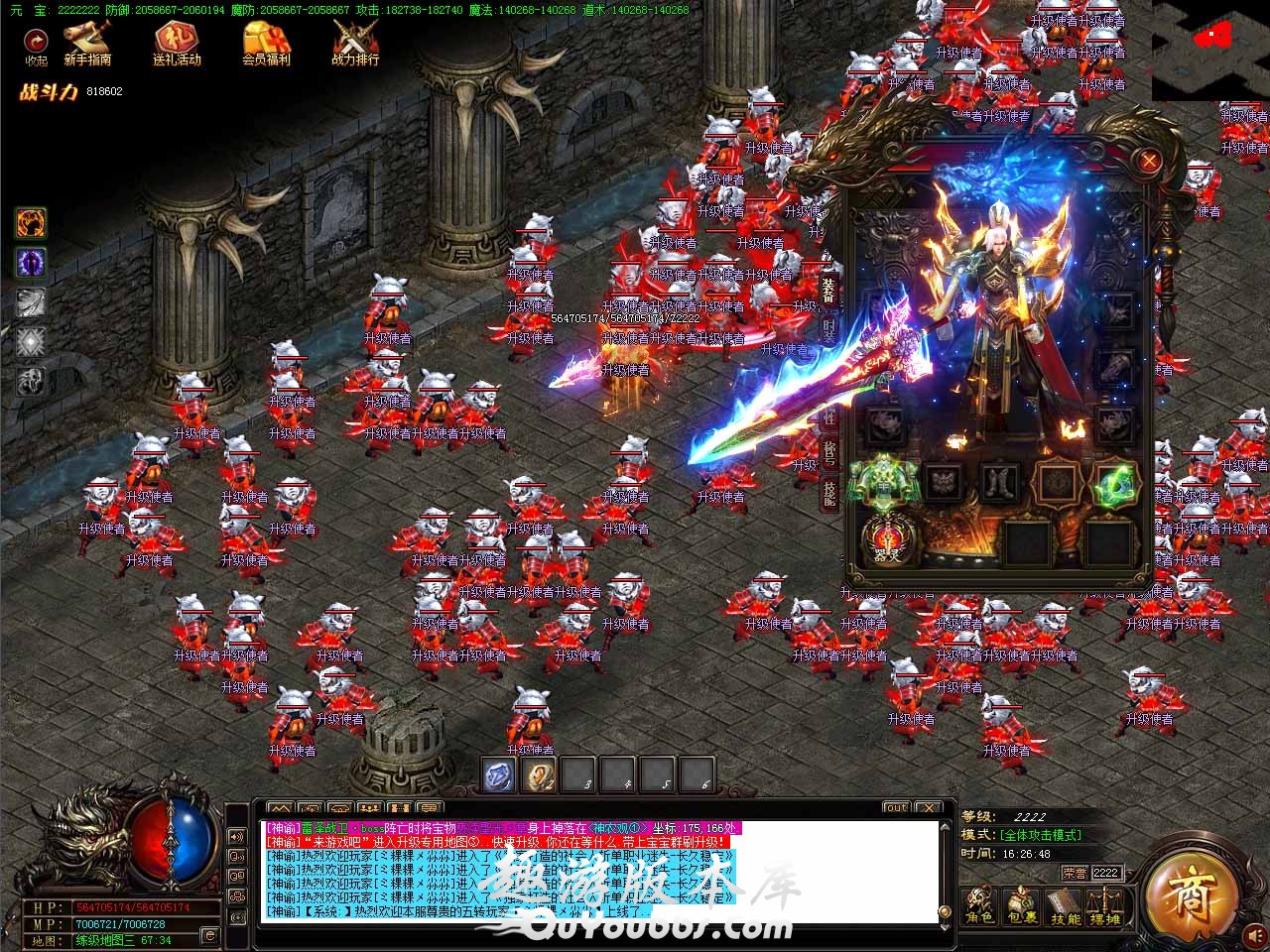Open the 包裹 inventory bag
Viewport: 1270px width, 952px height.
point(1021,906)
